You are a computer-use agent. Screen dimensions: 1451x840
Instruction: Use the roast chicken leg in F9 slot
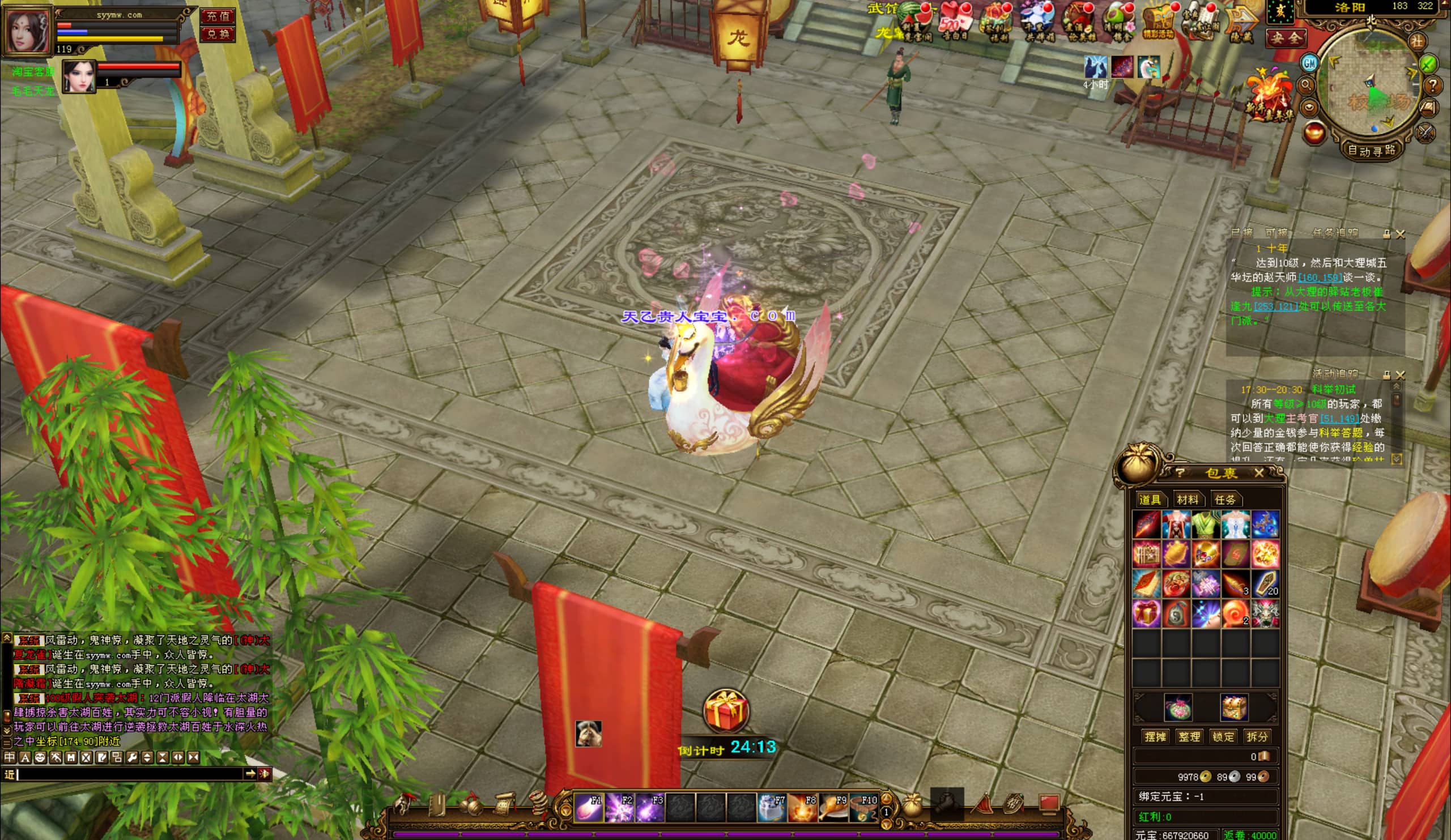pyautogui.click(x=833, y=807)
